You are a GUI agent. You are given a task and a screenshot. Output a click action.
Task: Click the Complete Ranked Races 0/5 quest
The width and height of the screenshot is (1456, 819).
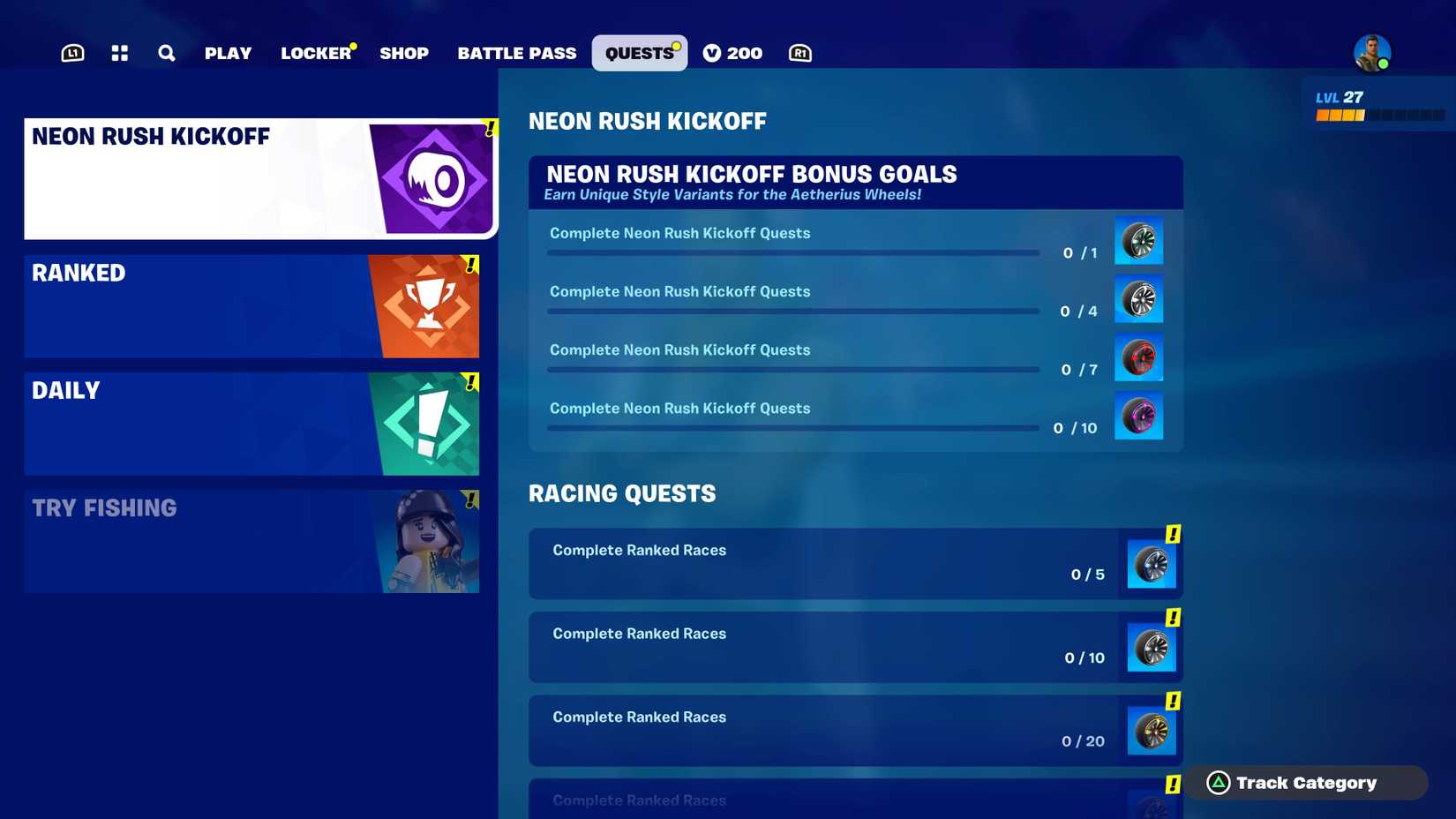[x=854, y=563]
